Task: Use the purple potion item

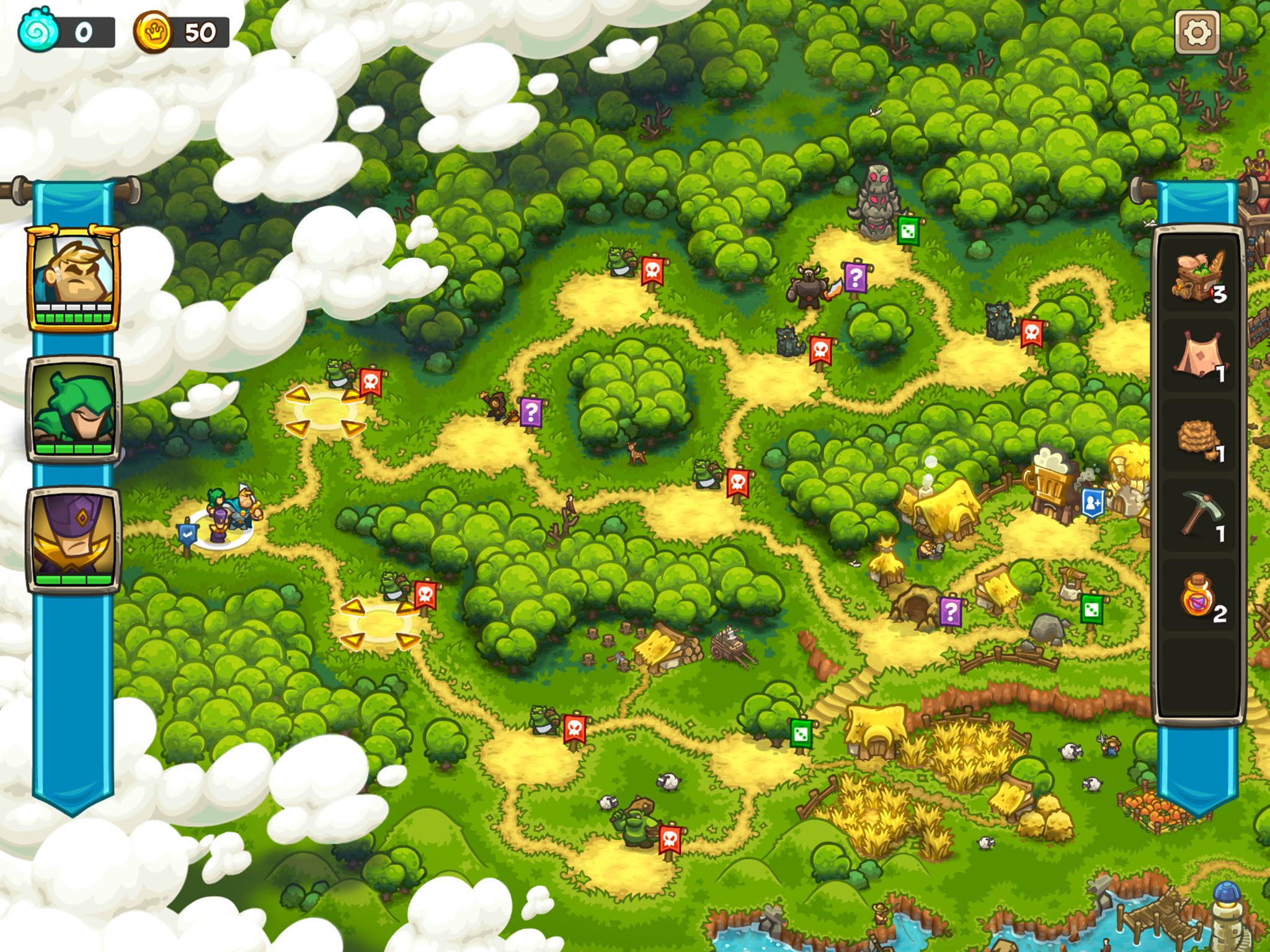Action: (x=1198, y=596)
